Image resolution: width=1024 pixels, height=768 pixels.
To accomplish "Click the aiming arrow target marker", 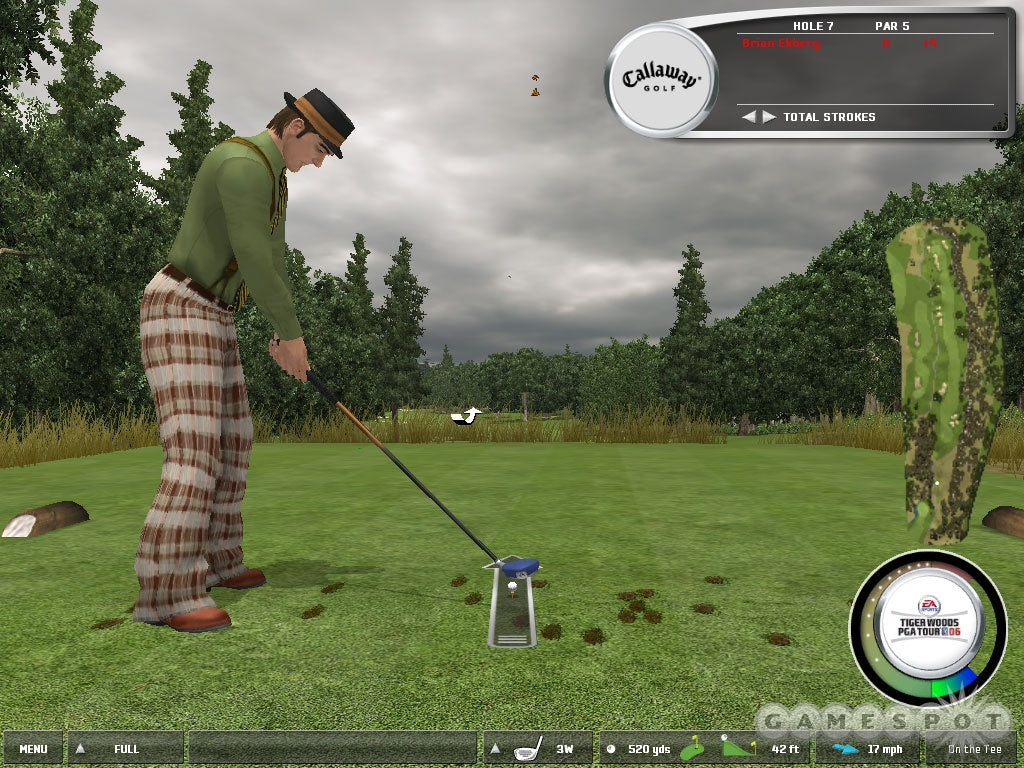I will coord(466,415).
